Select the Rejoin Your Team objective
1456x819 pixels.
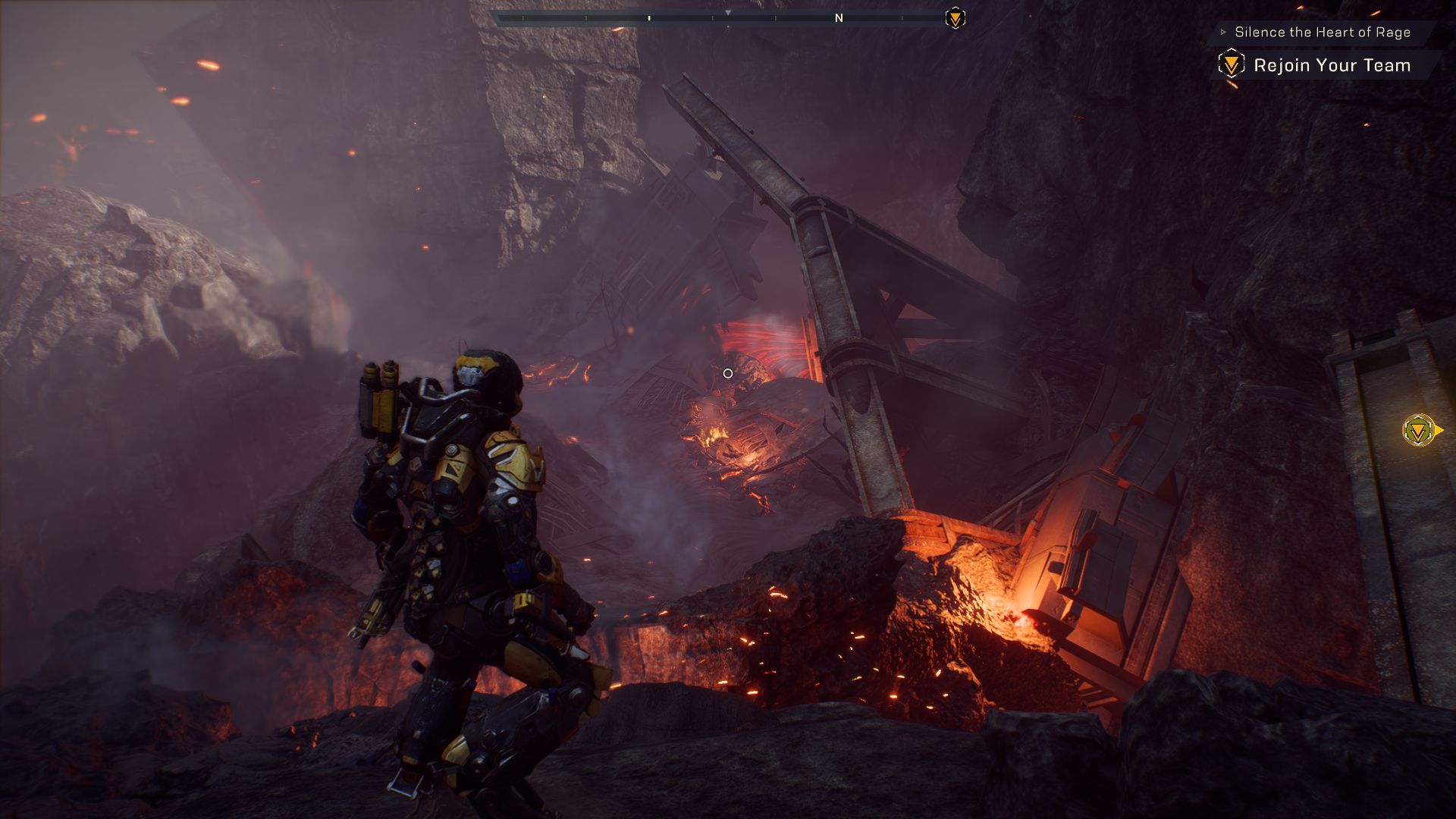[1331, 65]
